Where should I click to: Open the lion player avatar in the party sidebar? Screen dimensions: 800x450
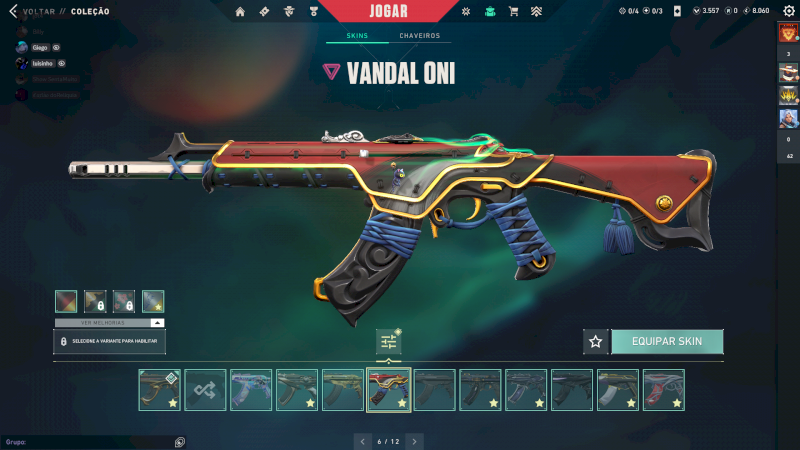click(x=788, y=33)
